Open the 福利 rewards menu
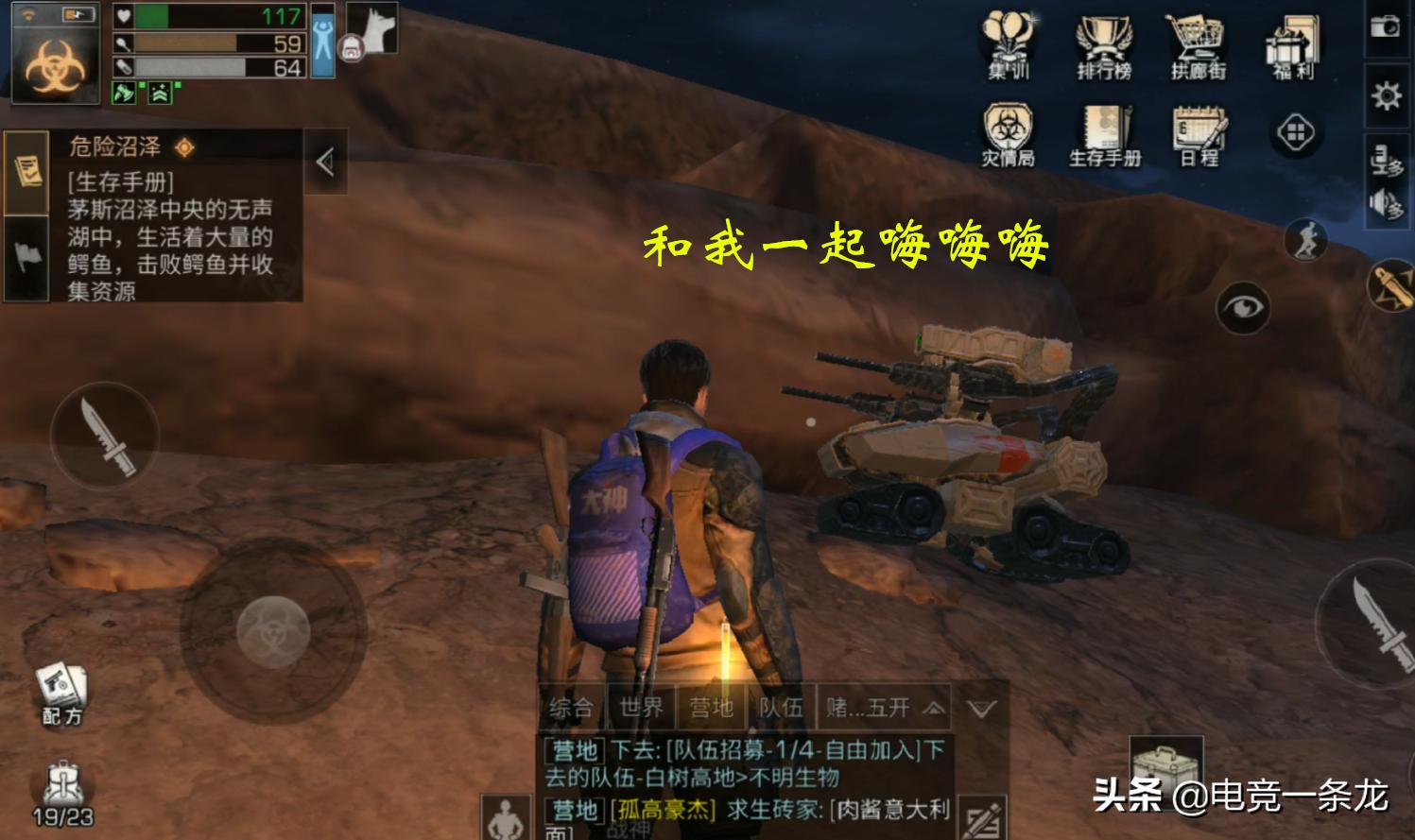 click(x=1293, y=45)
